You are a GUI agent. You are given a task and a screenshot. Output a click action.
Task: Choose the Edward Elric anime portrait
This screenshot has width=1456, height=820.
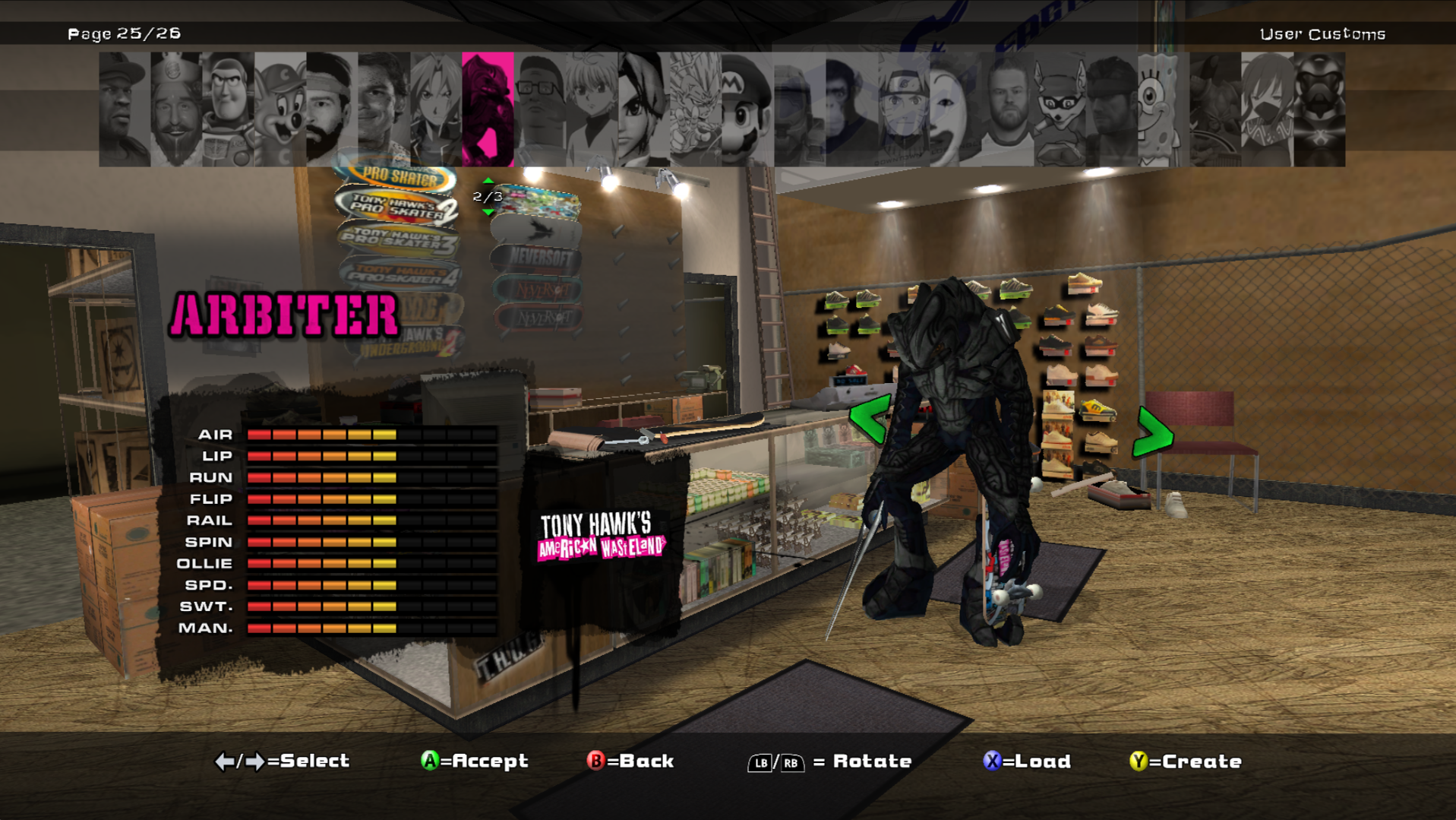(x=436, y=109)
